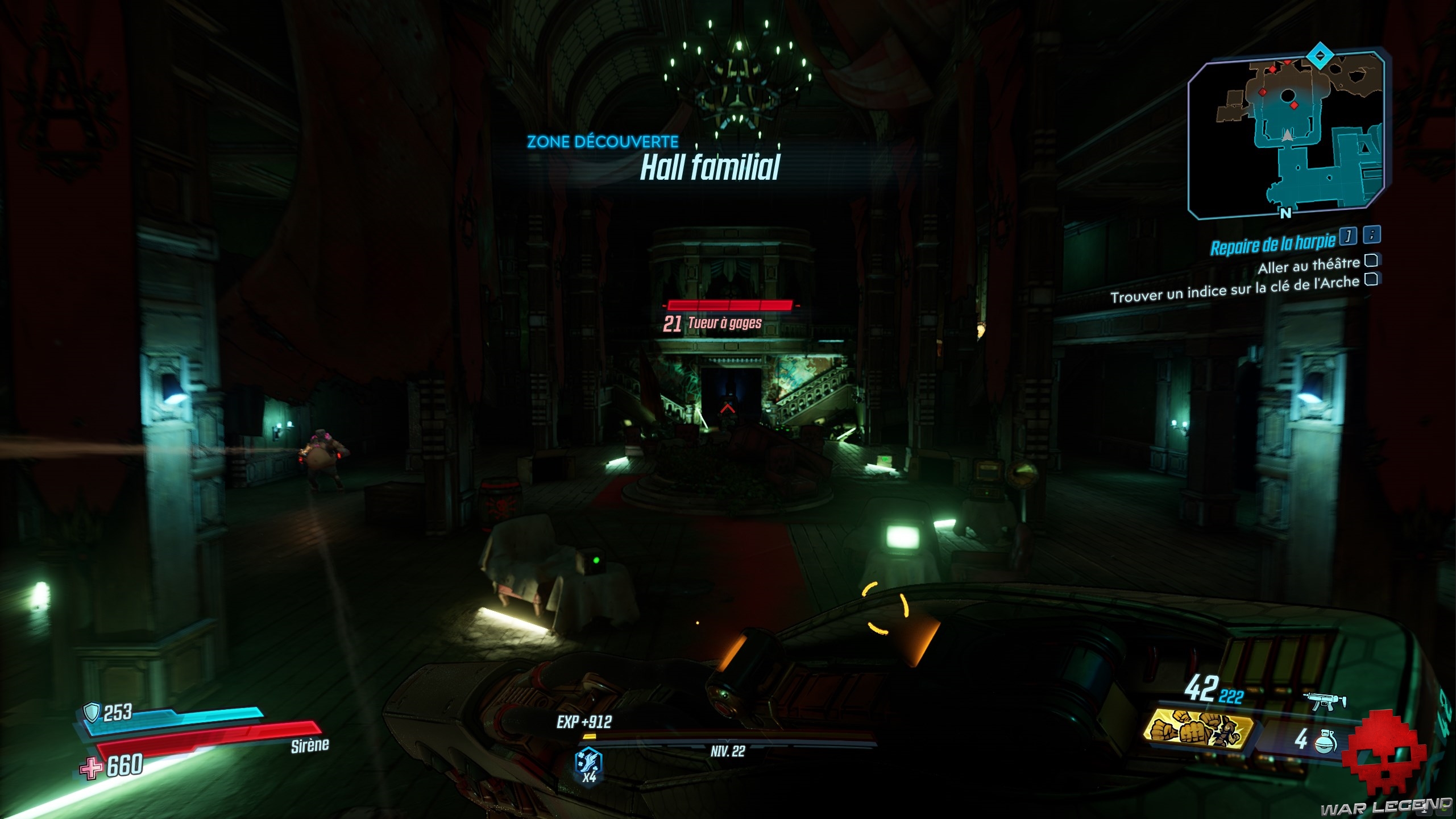The height and width of the screenshot is (819, 1456).
Task: Toggle the Aller au théâtre objective checkbox
Action: pos(1371,260)
